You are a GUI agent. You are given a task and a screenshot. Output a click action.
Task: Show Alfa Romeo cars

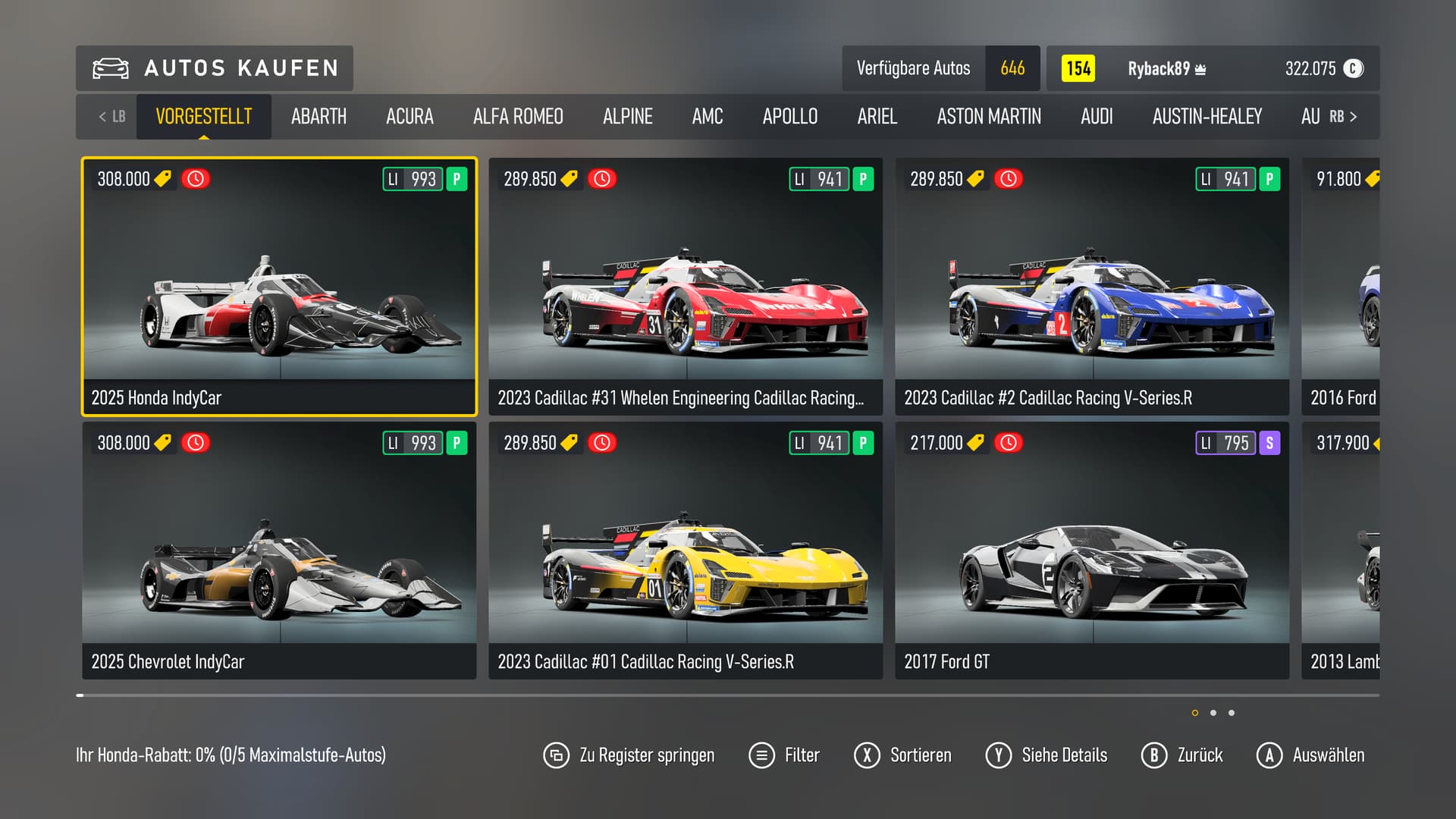coord(518,117)
